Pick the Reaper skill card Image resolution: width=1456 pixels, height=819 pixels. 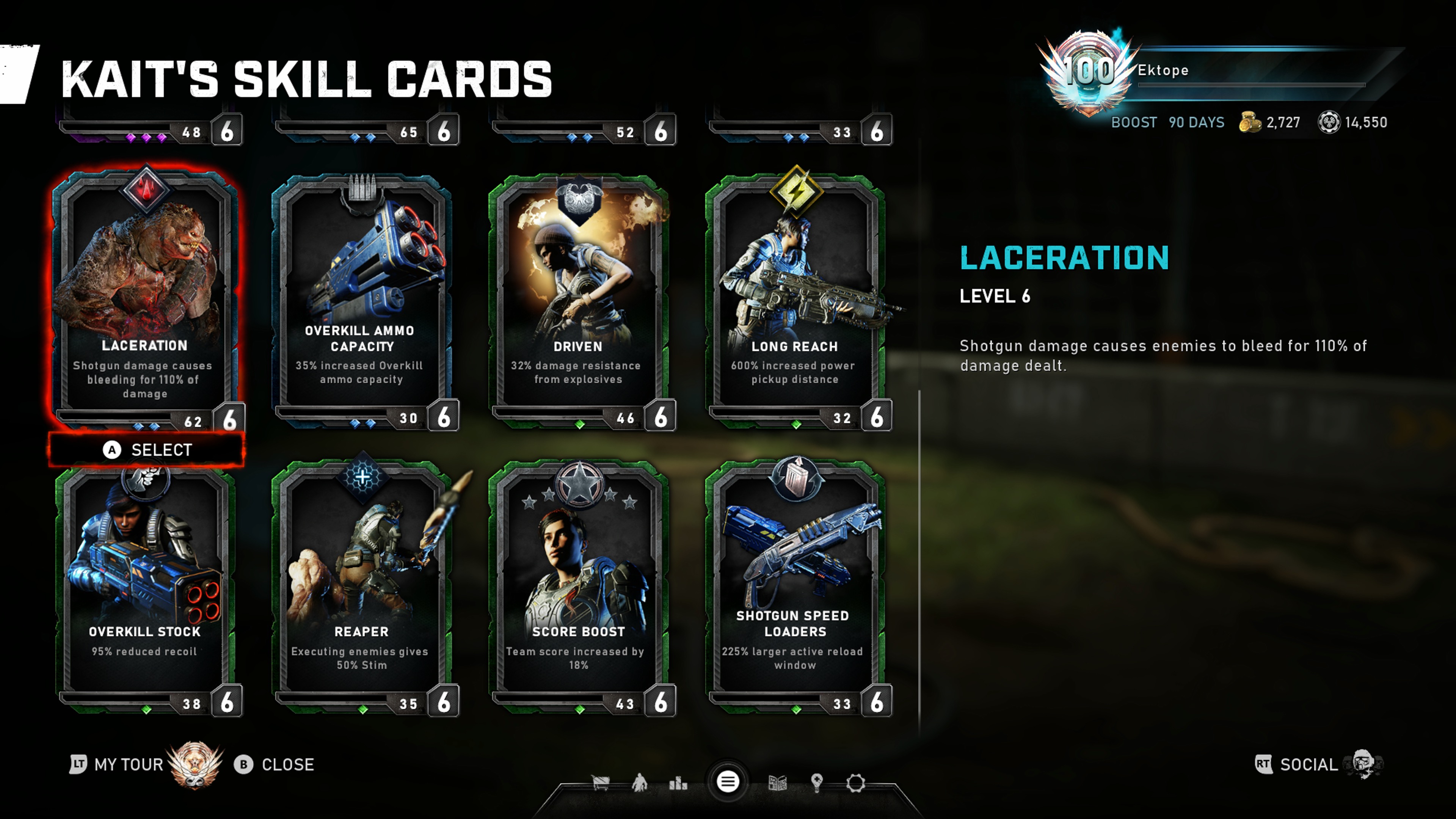pos(362,588)
